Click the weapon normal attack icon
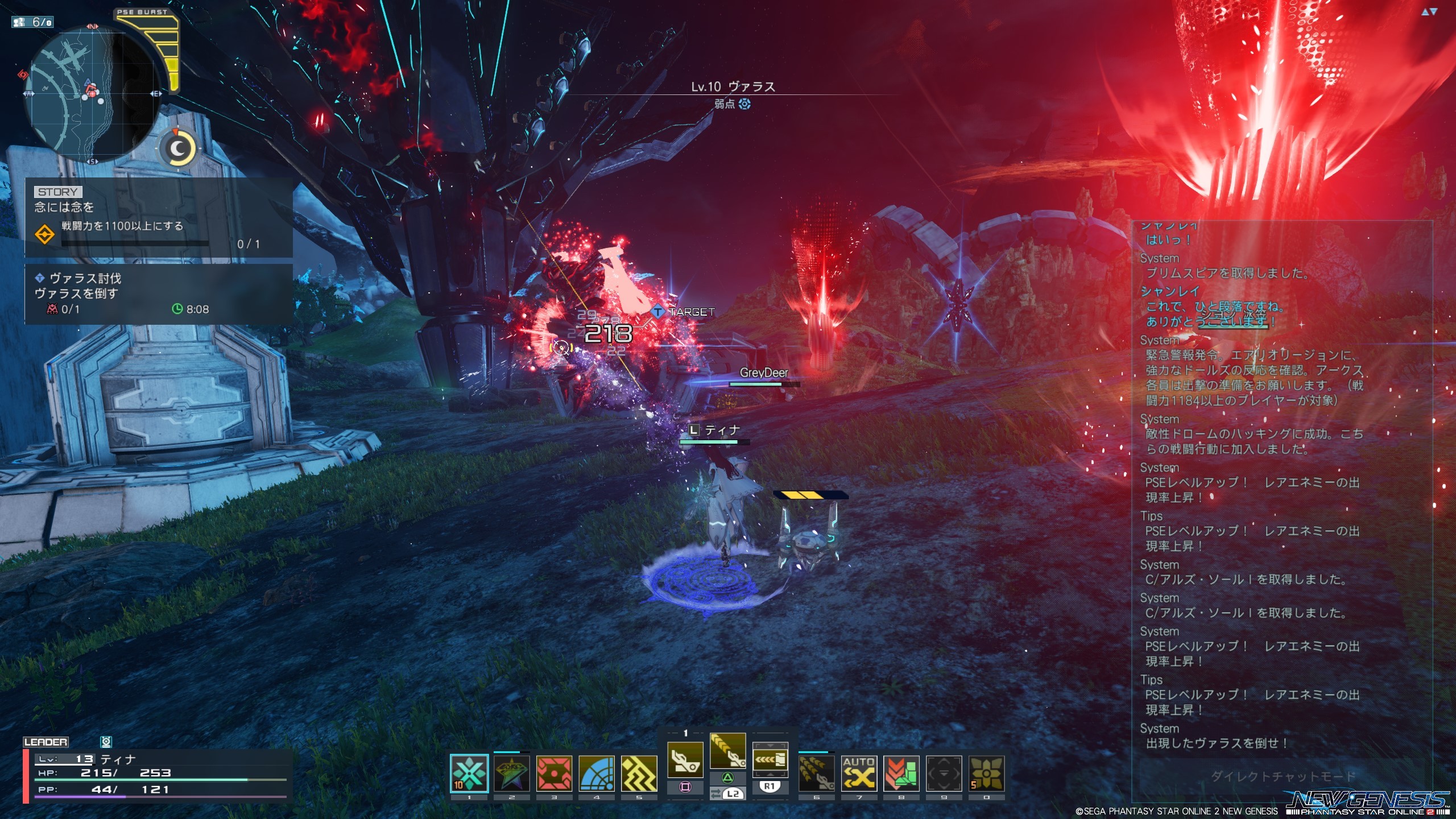The height and width of the screenshot is (819, 1456). [685, 760]
